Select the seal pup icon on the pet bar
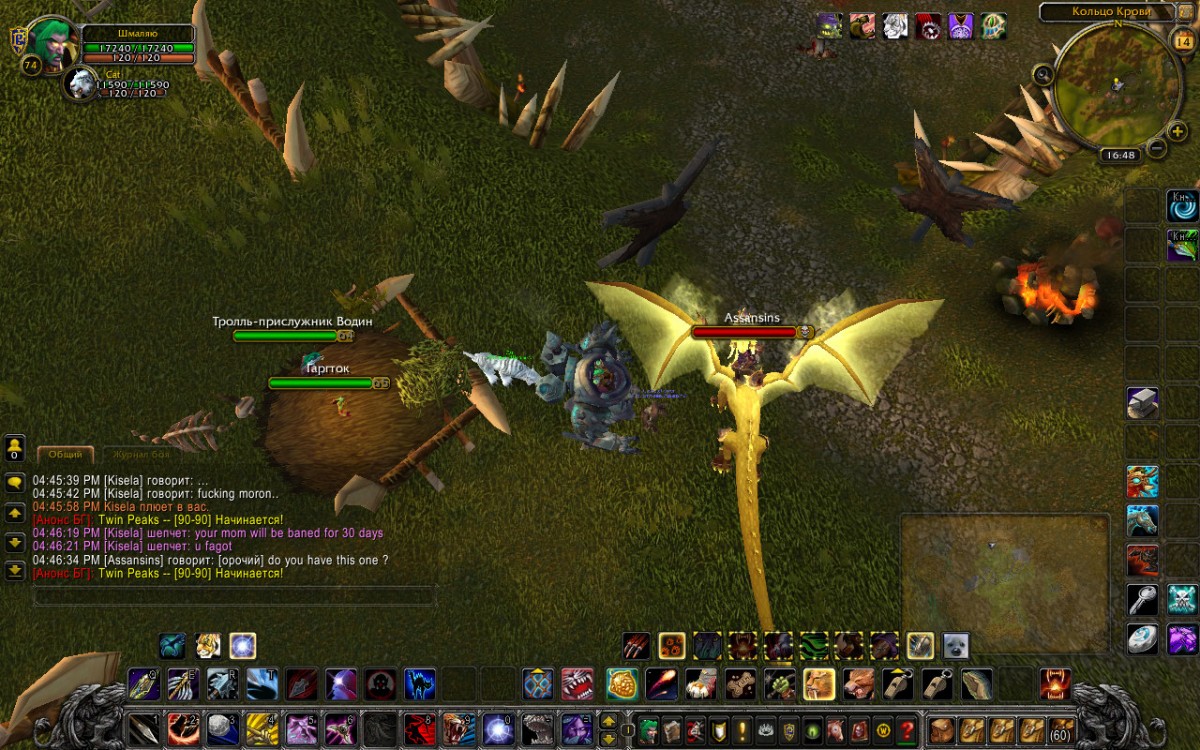The width and height of the screenshot is (1200, 750). [x=955, y=646]
